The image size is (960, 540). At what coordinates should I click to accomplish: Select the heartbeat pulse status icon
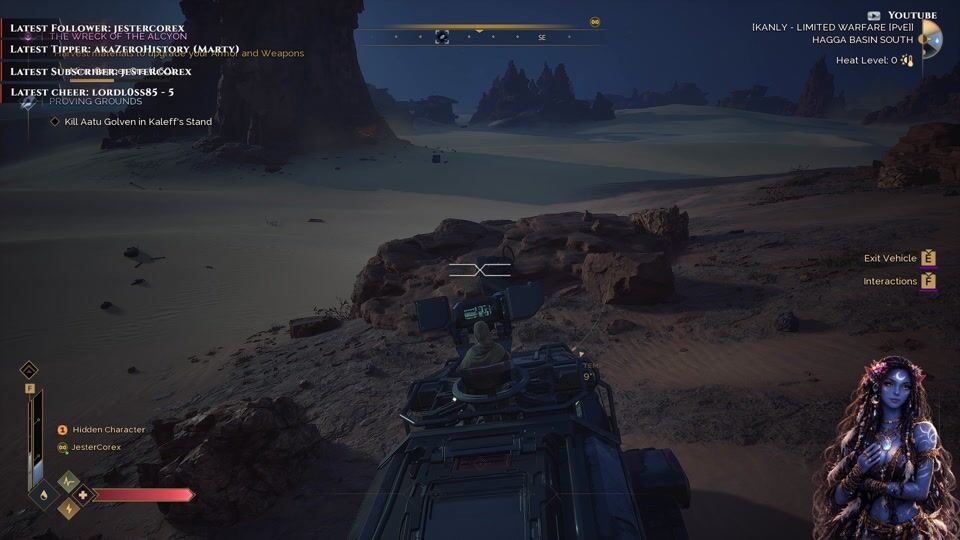(68, 481)
